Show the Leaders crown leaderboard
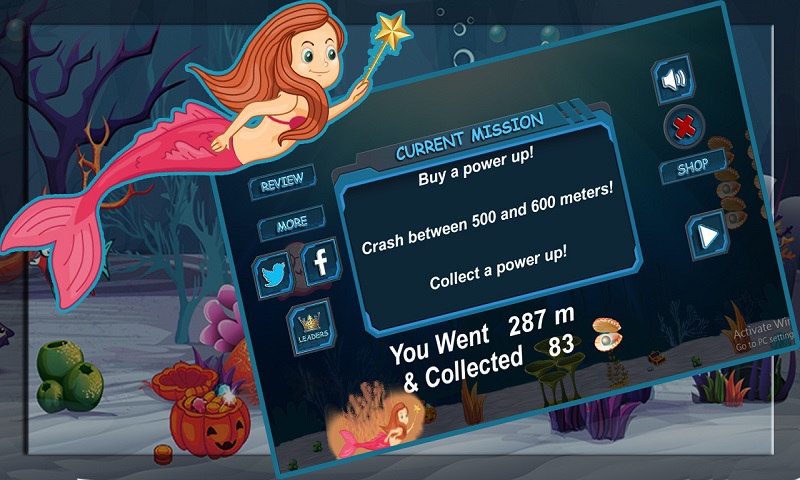 [x=310, y=327]
